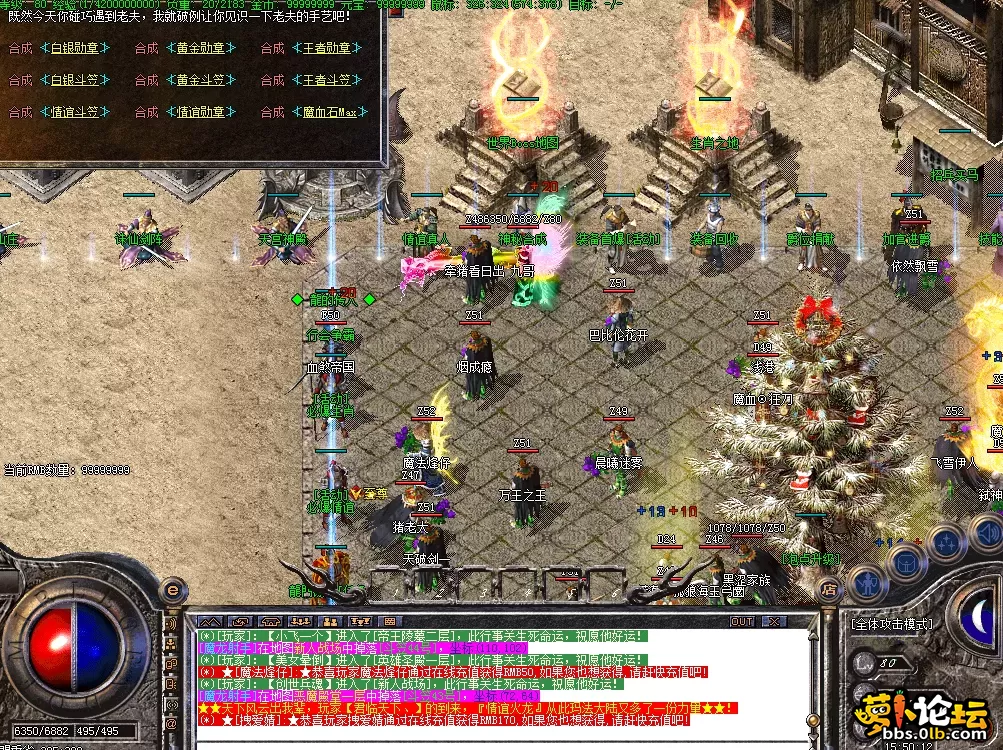
Task: Craft the 情谊勋章 item
Action: pyautogui.click(x=201, y=112)
